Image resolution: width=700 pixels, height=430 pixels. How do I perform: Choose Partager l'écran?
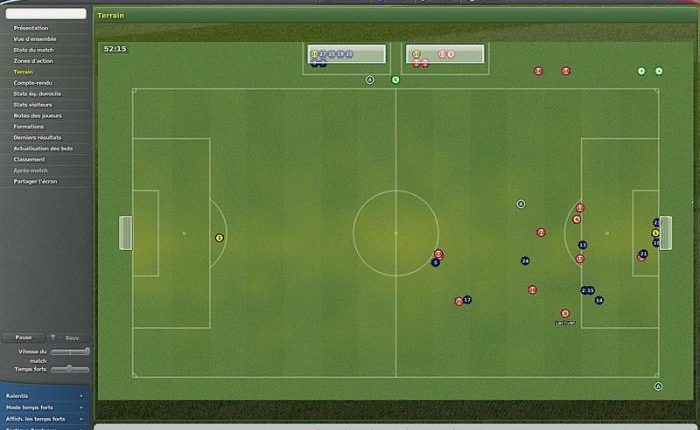(x=36, y=181)
